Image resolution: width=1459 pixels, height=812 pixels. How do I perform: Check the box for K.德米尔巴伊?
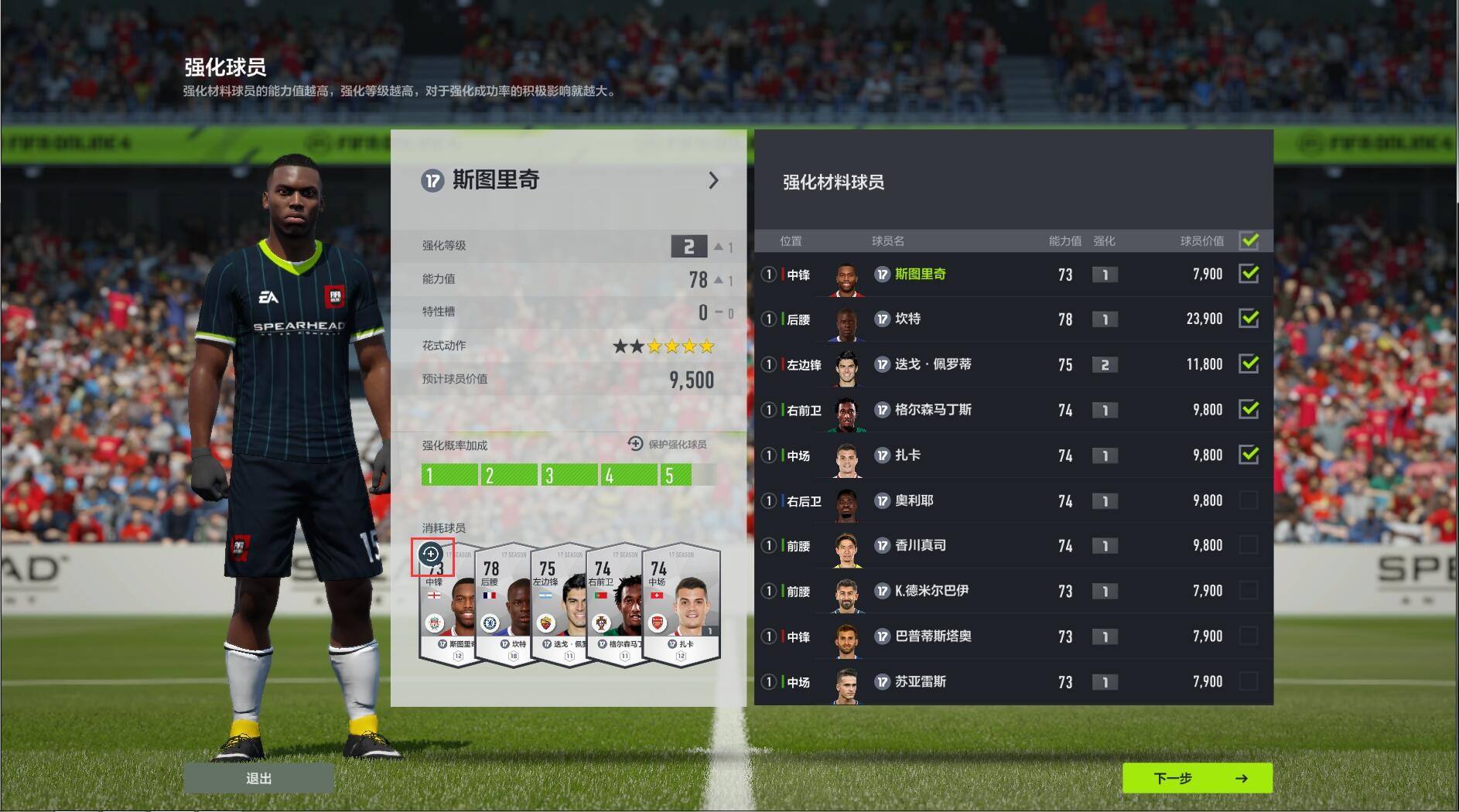click(x=1249, y=591)
